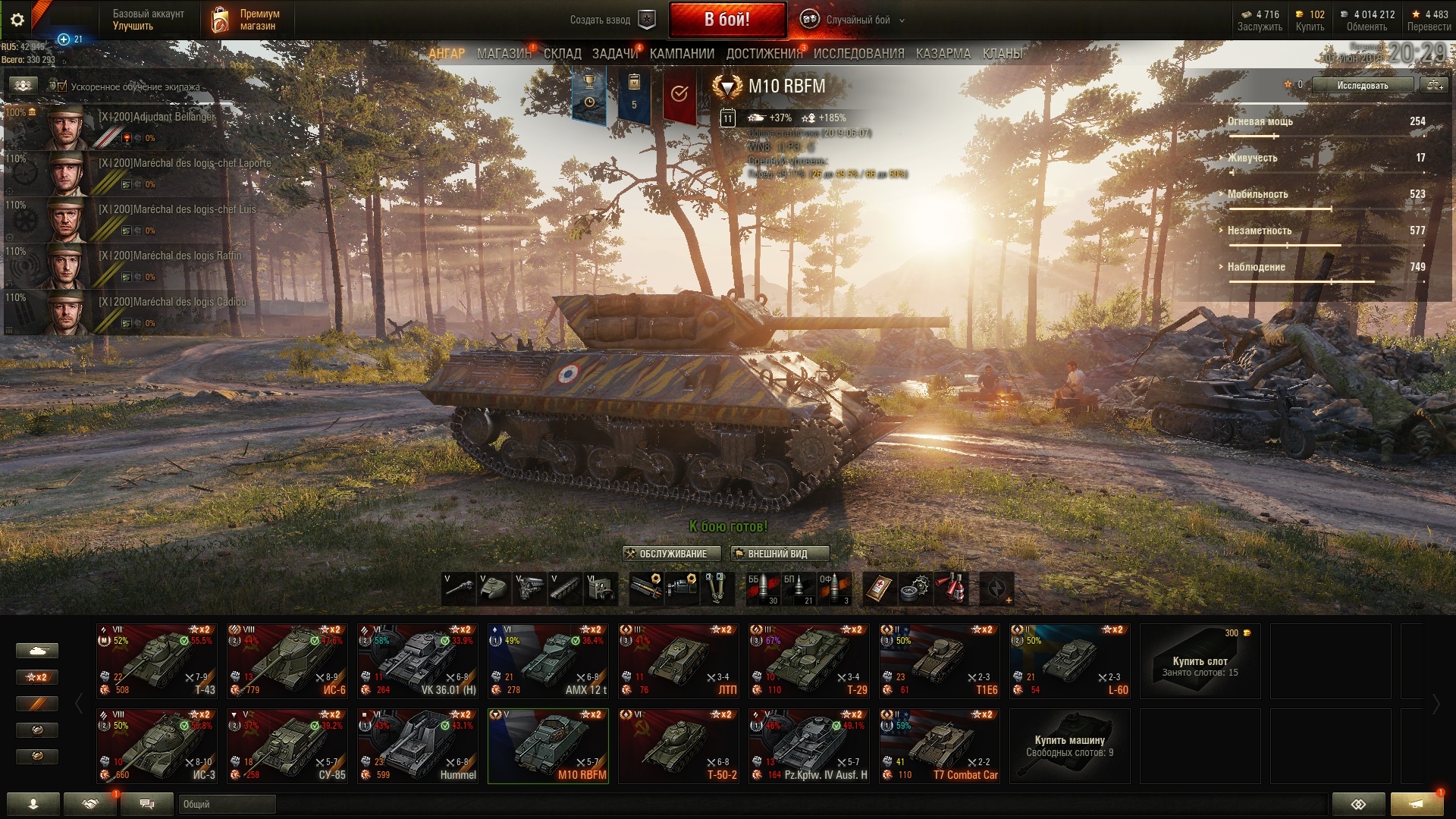This screenshot has height=819, width=1456.
Task: Open the ИССЛЕДОВАНИЯ research tab
Action: [858, 54]
